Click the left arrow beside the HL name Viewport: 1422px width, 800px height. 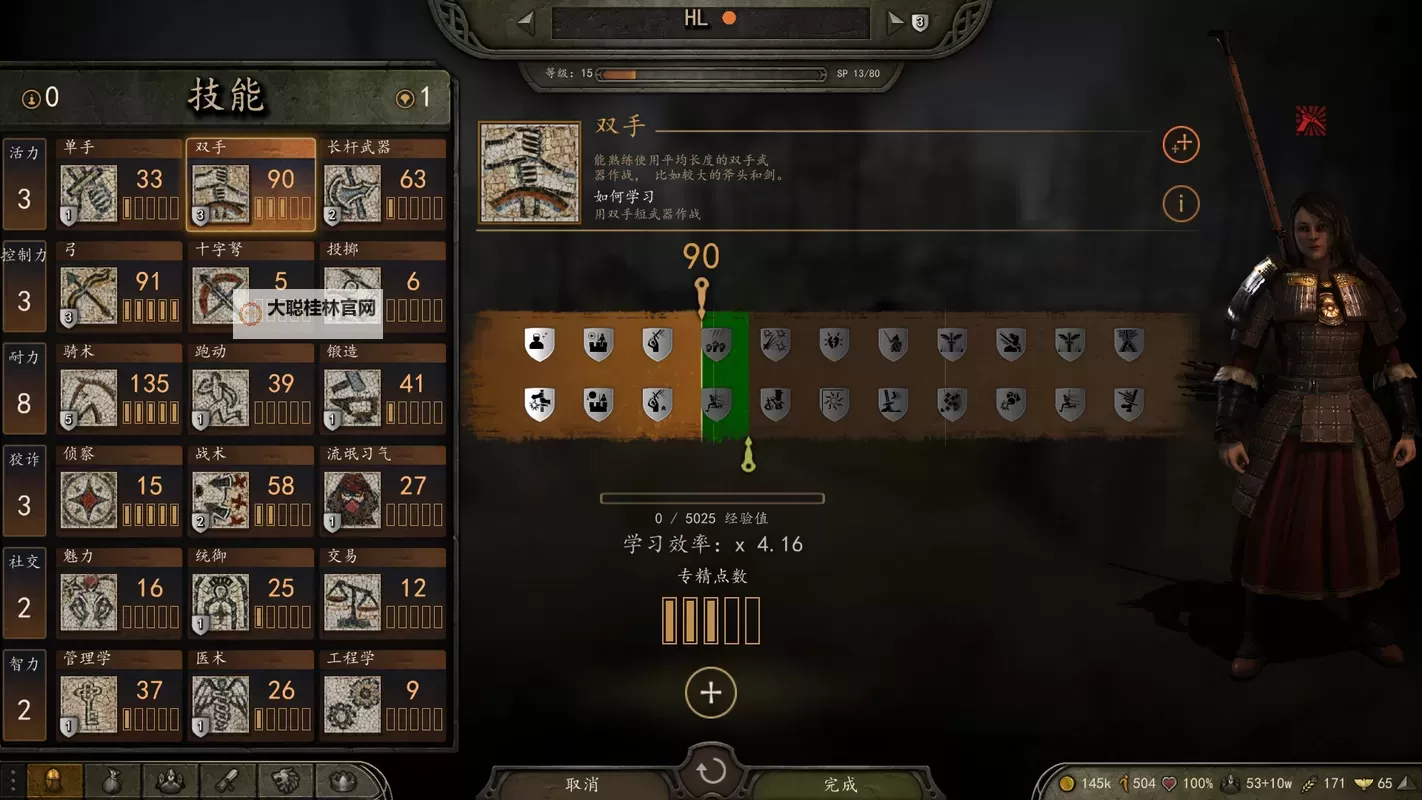point(524,20)
